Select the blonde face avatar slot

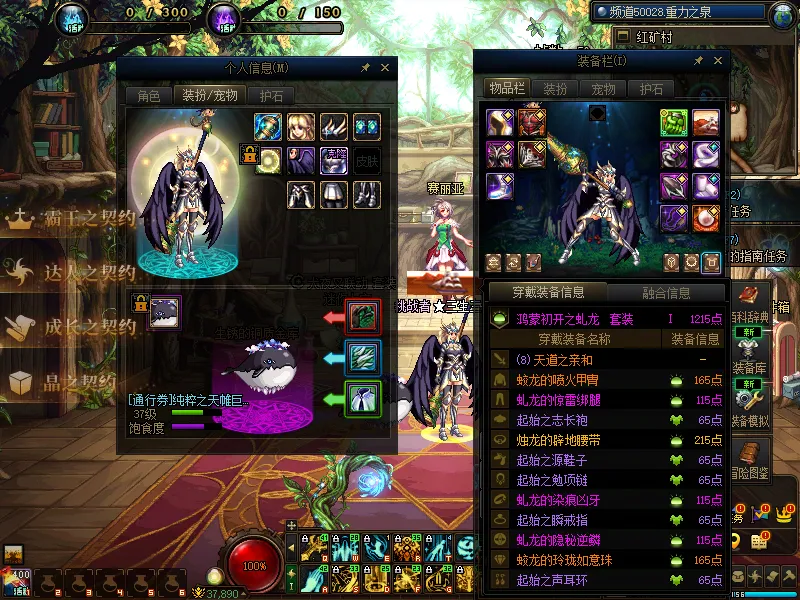point(301,126)
